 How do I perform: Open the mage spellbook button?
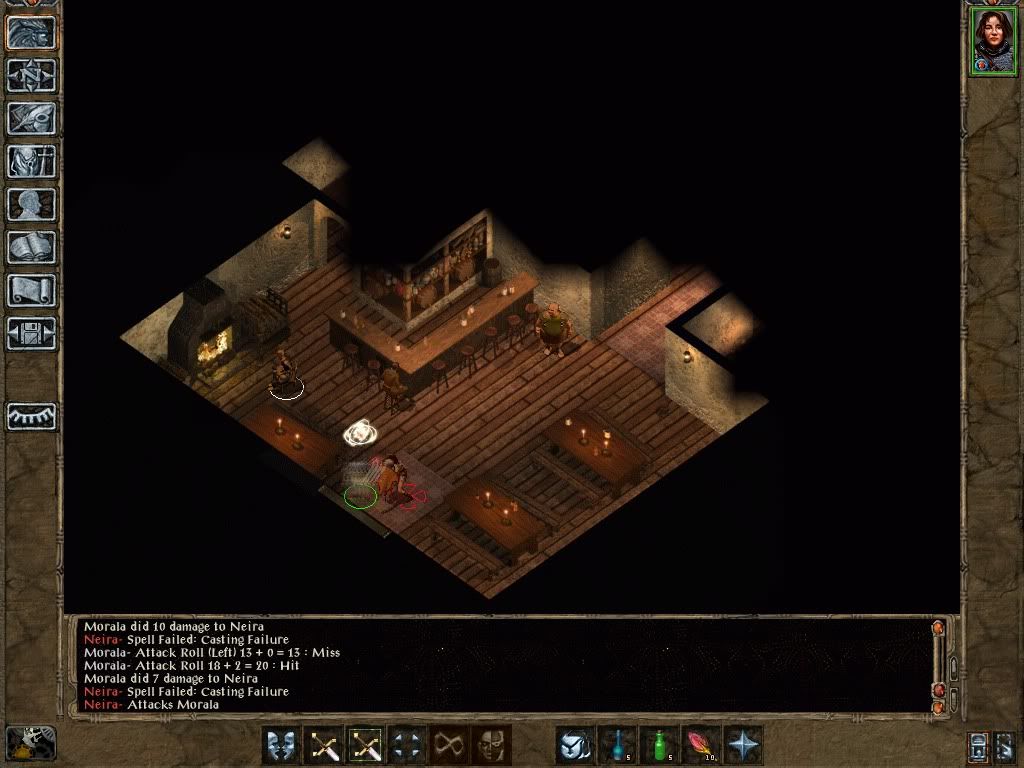point(31,247)
